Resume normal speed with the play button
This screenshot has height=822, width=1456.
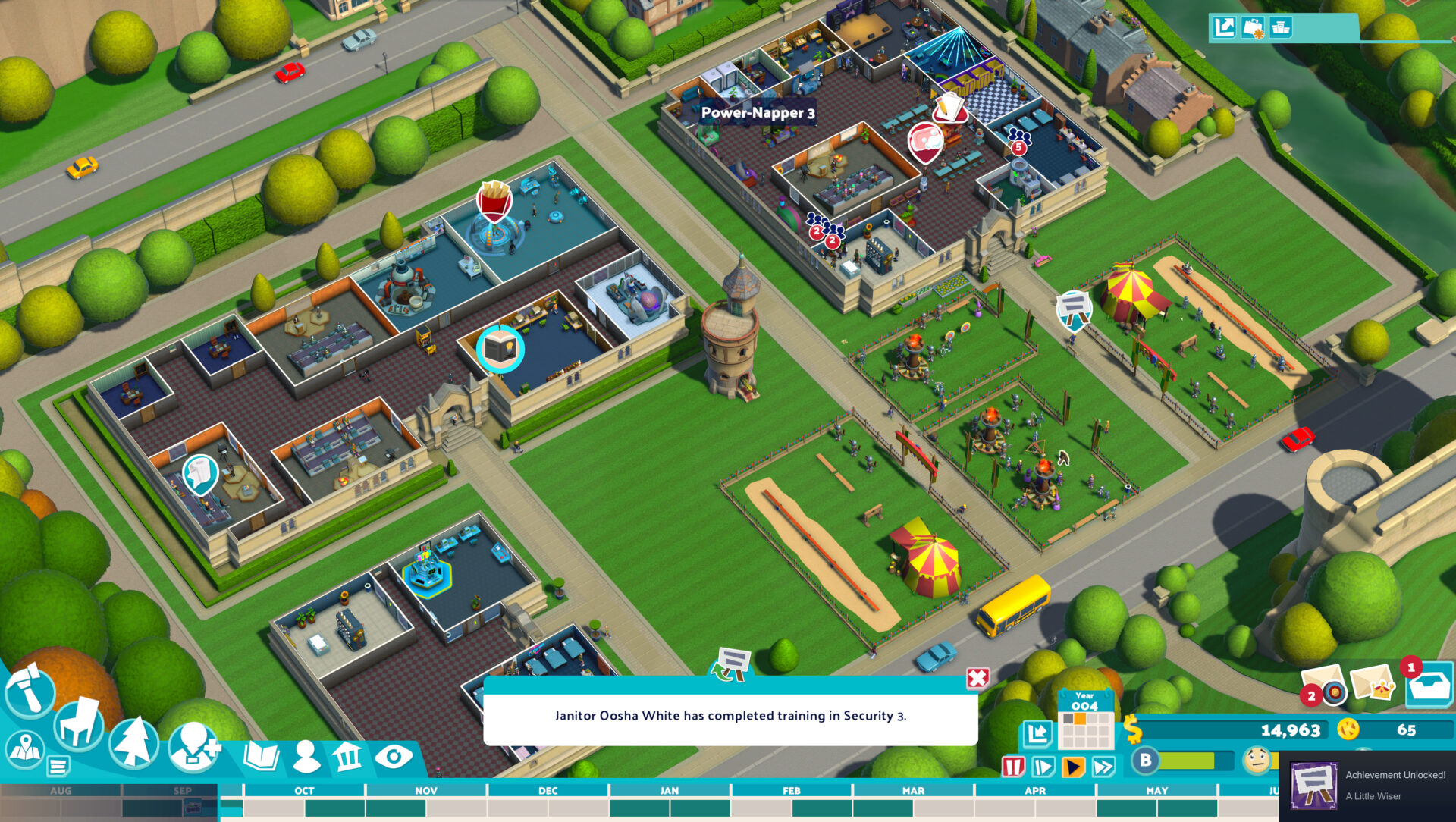(x=1073, y=767)
